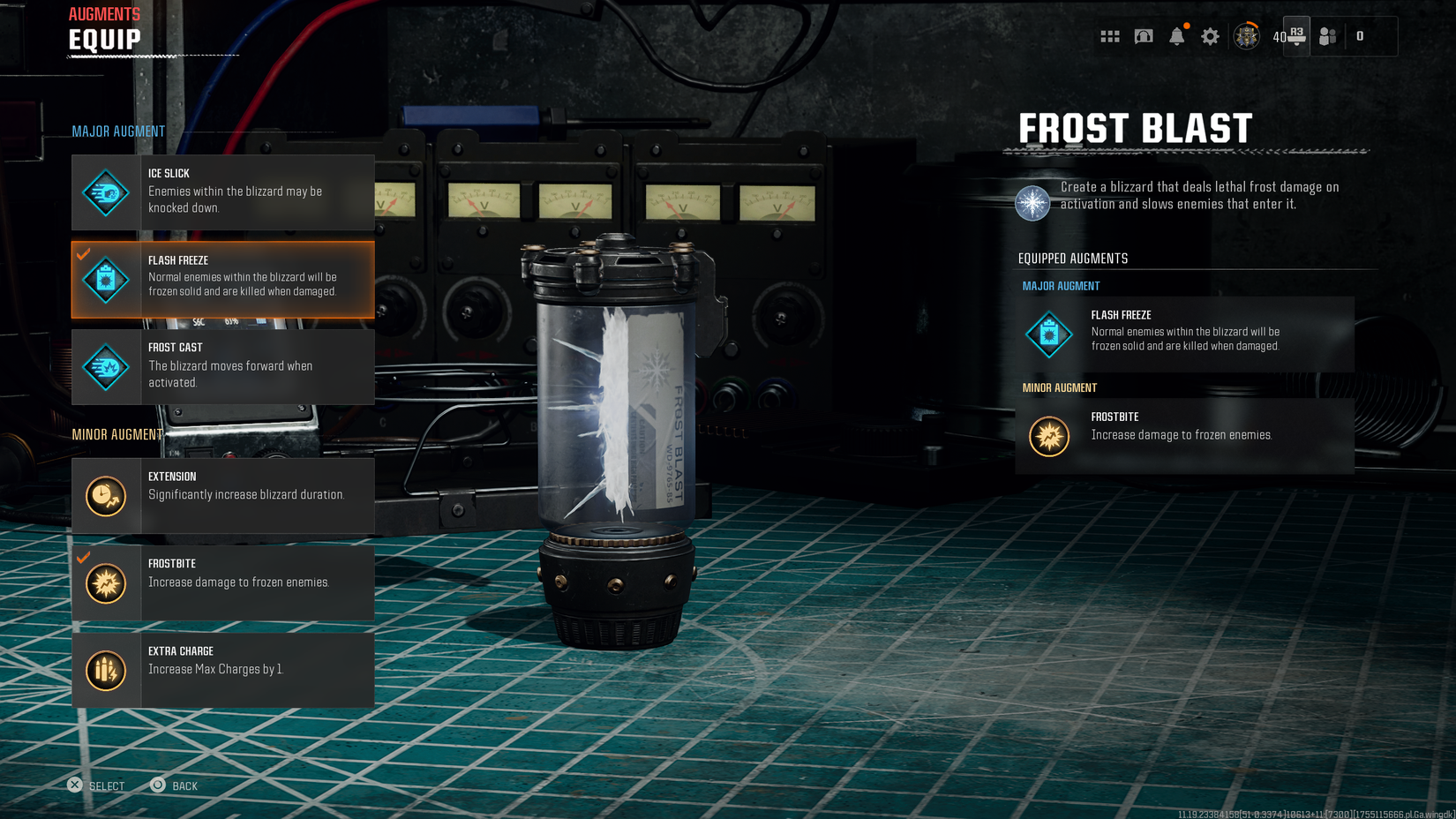Click the voice chat headset icon
This screenshot has width=1456, height=819.
point(1143,36)
